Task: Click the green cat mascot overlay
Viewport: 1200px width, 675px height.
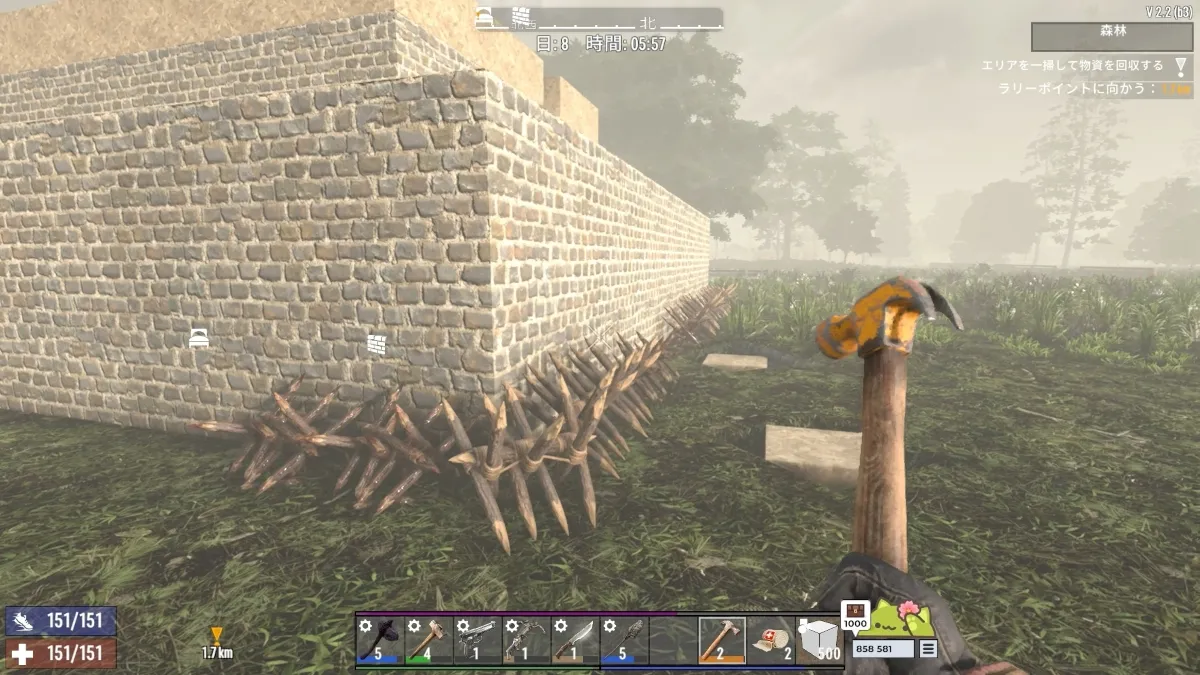Action: (904, 620)
